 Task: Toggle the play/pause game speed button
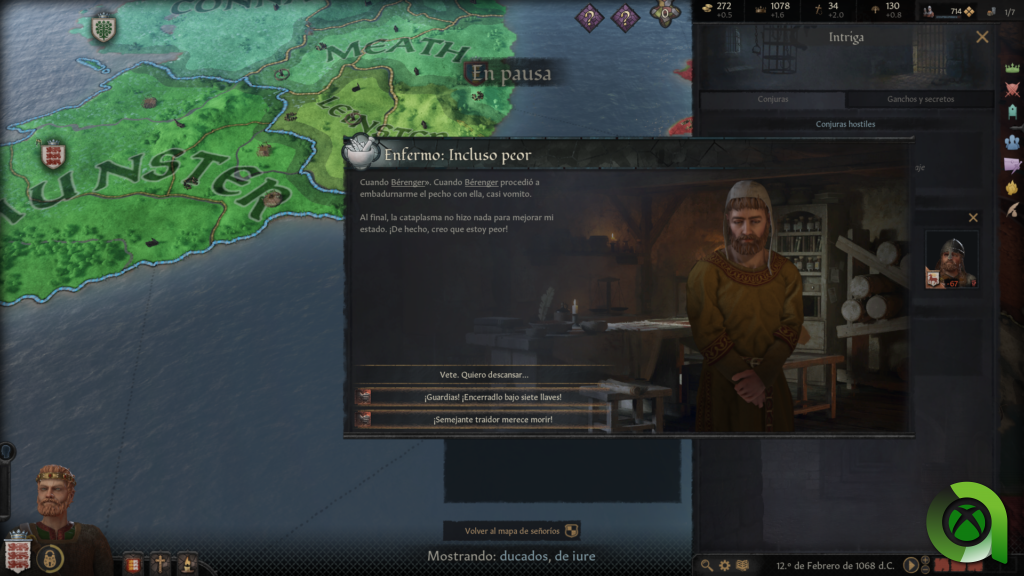[911, 565]
